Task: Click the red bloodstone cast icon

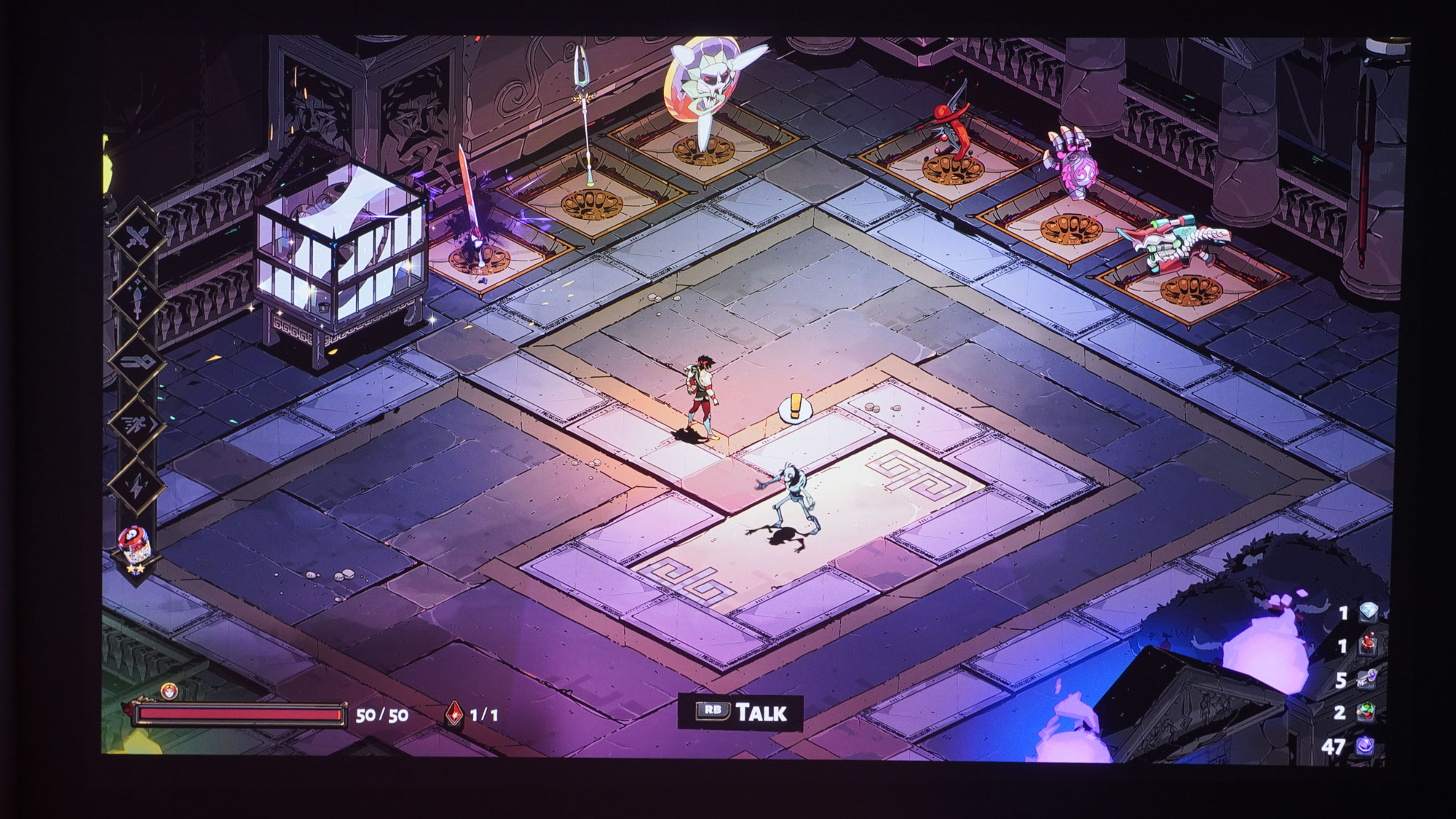Action: tap(454, 714)
